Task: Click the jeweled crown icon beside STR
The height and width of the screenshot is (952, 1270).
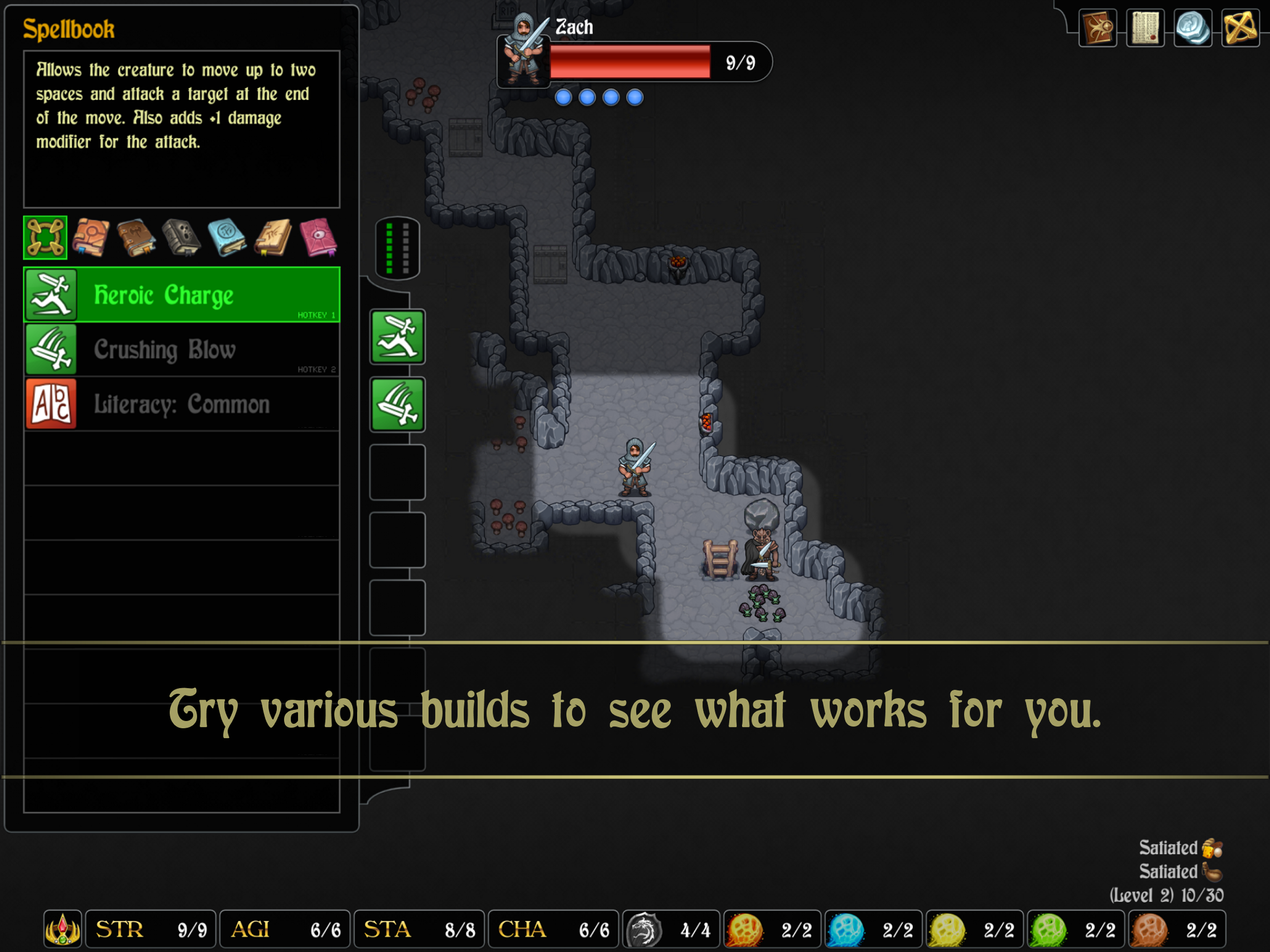Action: pyautogui.click(x=63, y=928)
